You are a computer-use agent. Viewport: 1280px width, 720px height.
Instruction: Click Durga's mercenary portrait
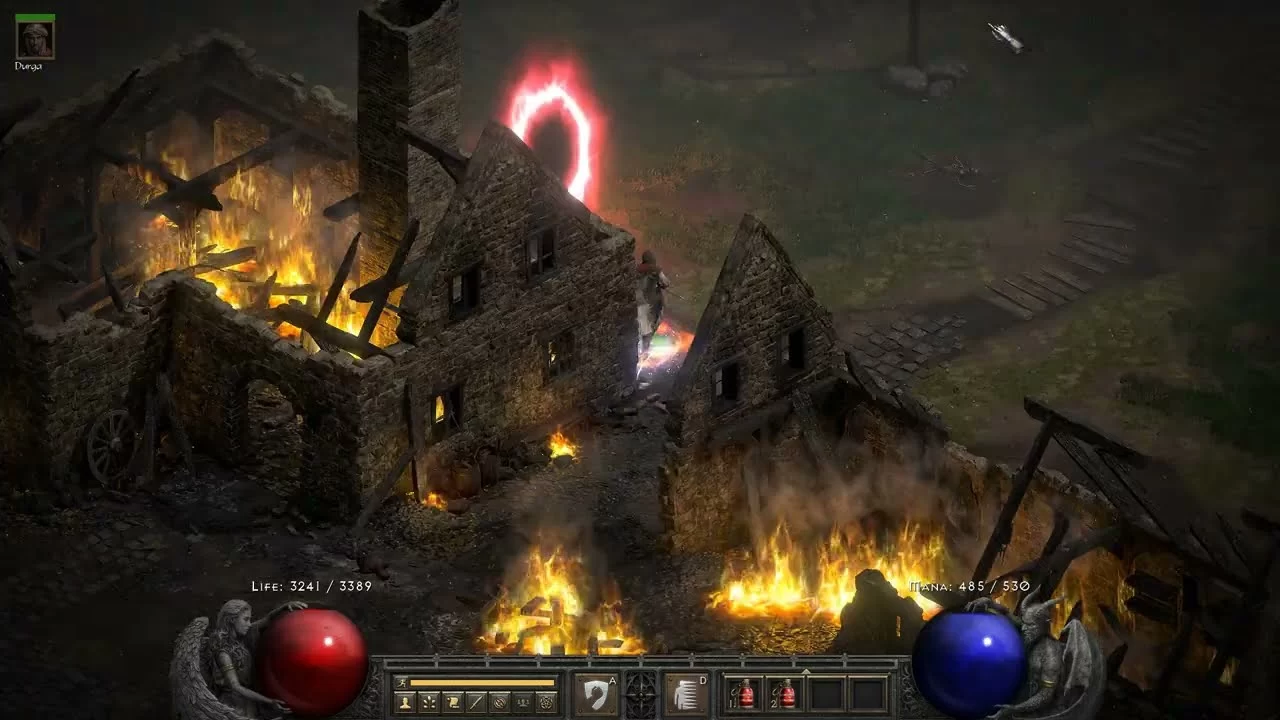(x=36, y=38)
